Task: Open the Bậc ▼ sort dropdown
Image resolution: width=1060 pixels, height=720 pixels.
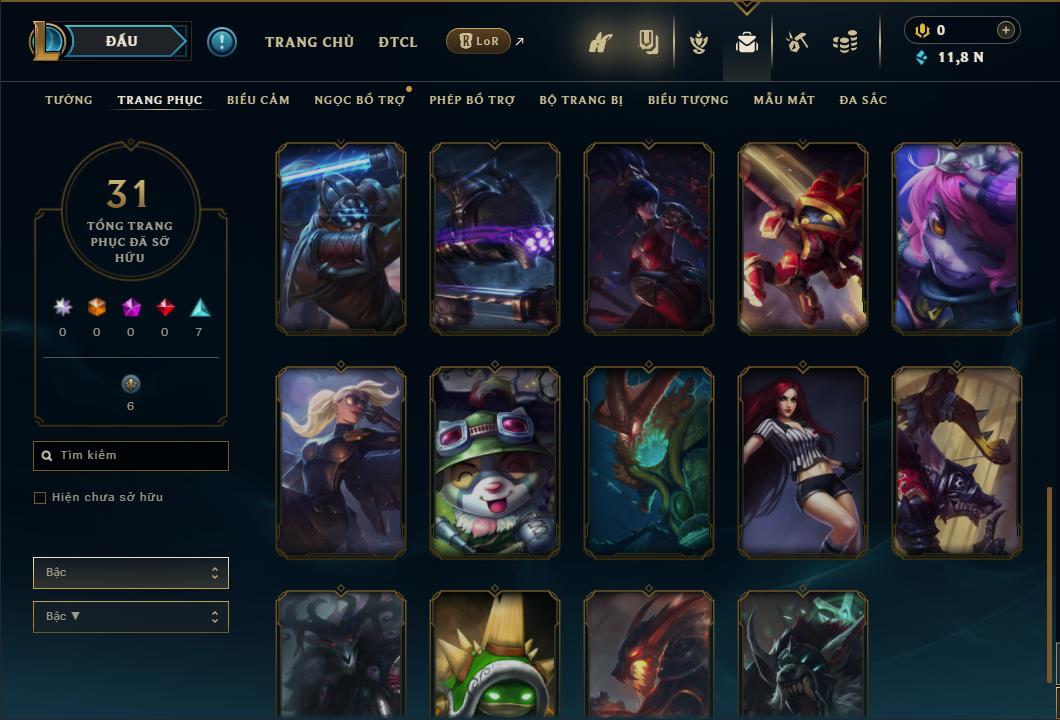Action: coord(131,617)
